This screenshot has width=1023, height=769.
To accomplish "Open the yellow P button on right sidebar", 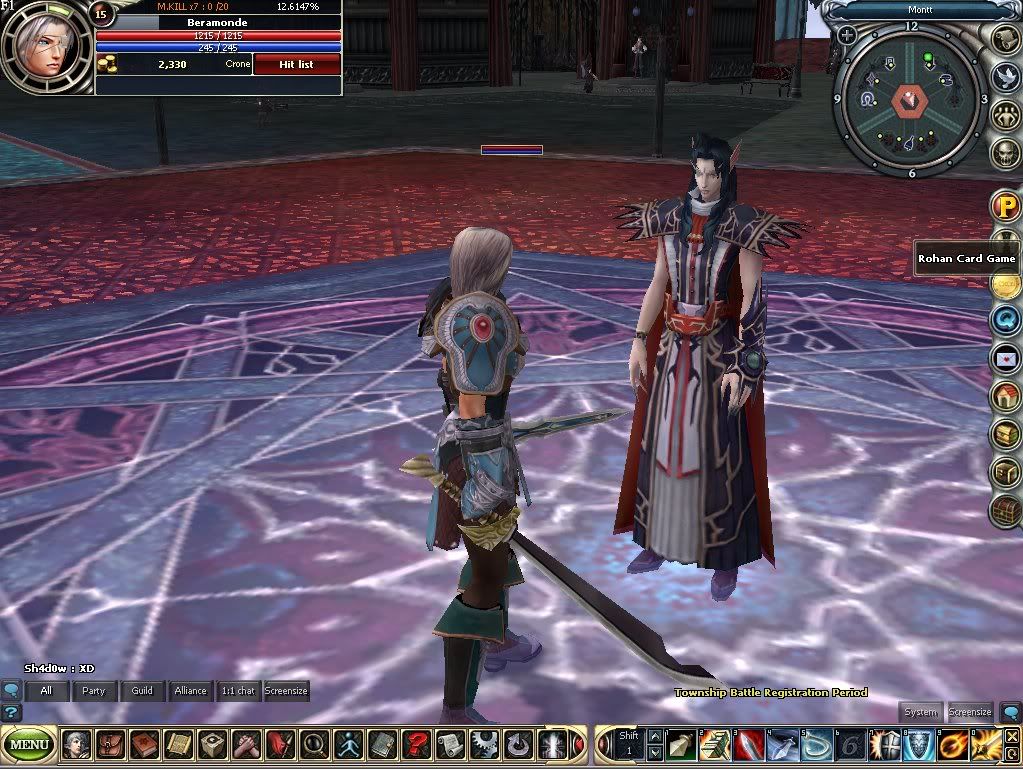I will [1005, 206].
